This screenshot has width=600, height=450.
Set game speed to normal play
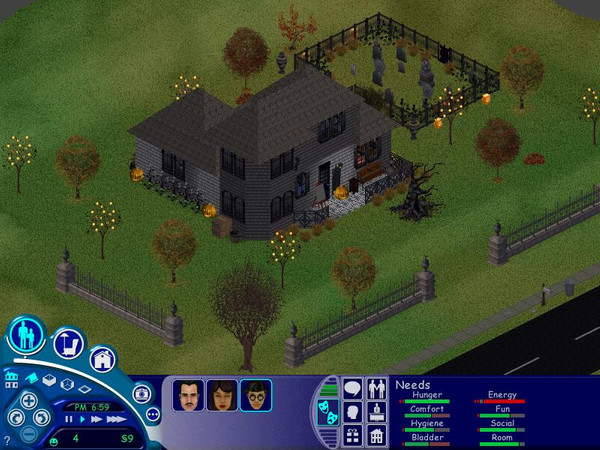pyautogui.click(x=81, y=420)
